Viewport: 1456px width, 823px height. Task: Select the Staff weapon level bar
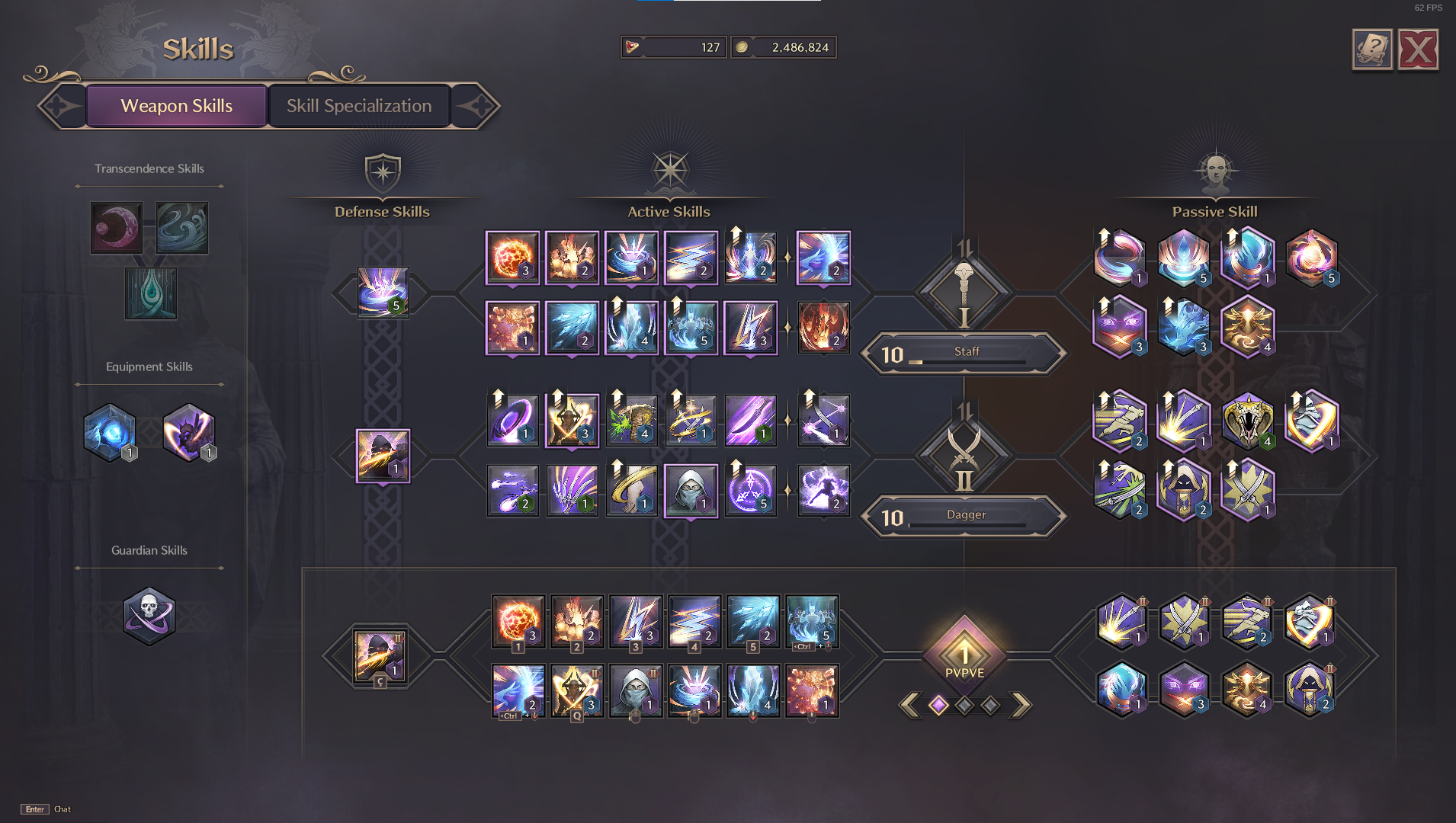[965, 353]
